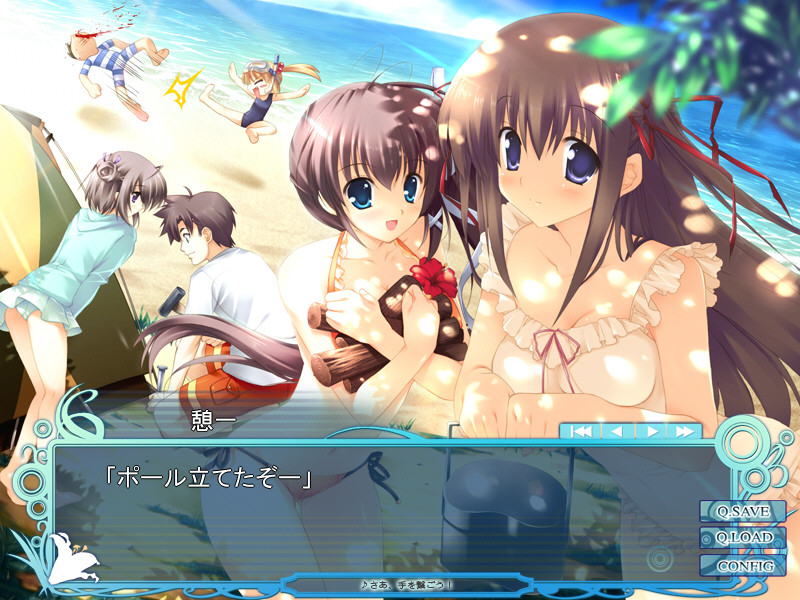This screenshot has width=800, height=600.
Task: Click the Q.SAVE quick save button
Action: (742, 511)
